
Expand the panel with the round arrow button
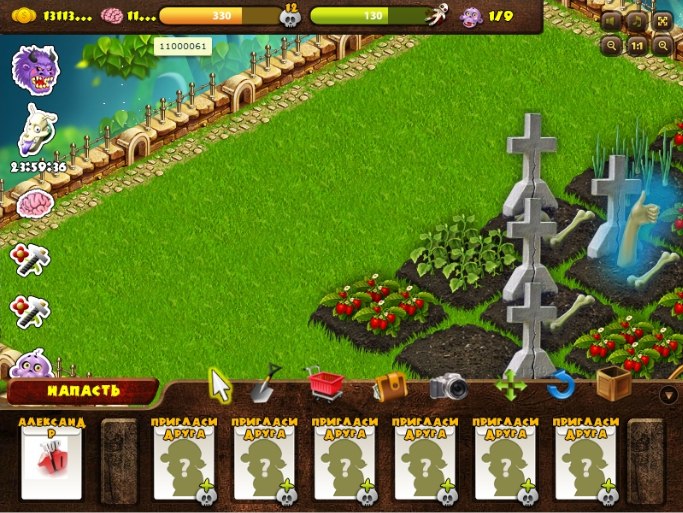(x=669, y=394)
